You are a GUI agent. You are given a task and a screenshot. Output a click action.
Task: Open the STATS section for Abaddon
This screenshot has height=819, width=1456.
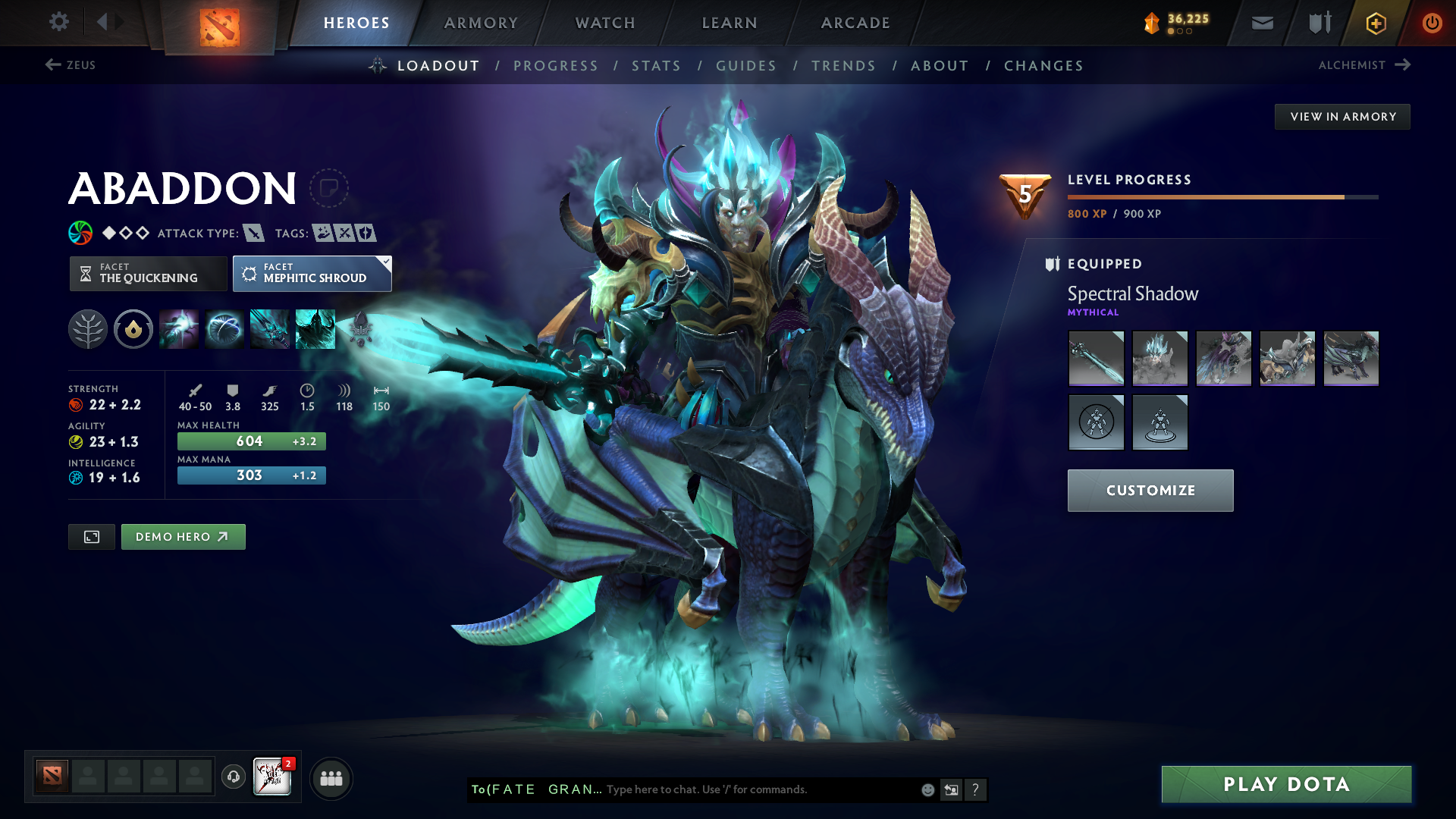click(x=656, y=66)
